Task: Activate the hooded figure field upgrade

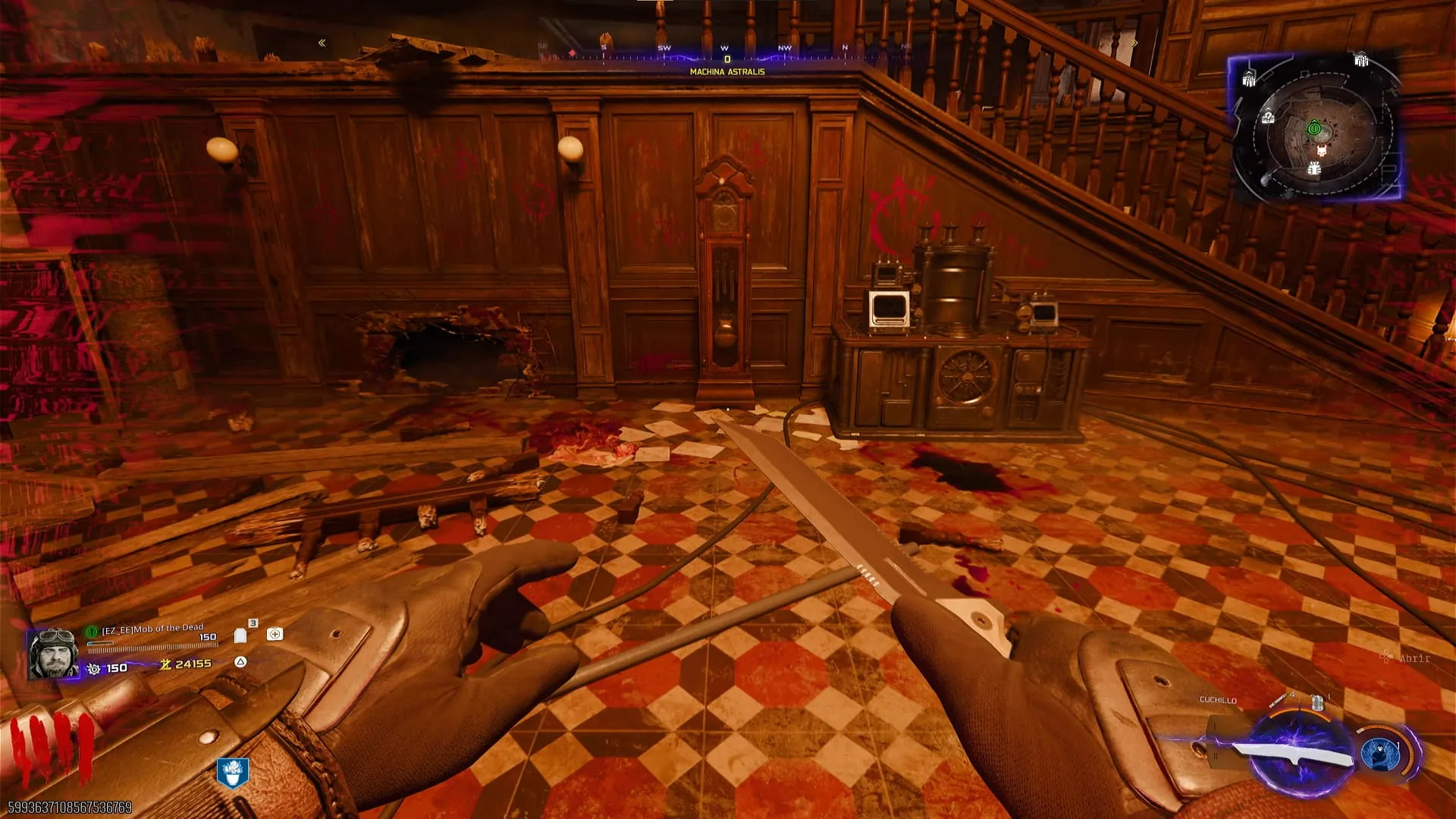Action: click(1379, 753)
